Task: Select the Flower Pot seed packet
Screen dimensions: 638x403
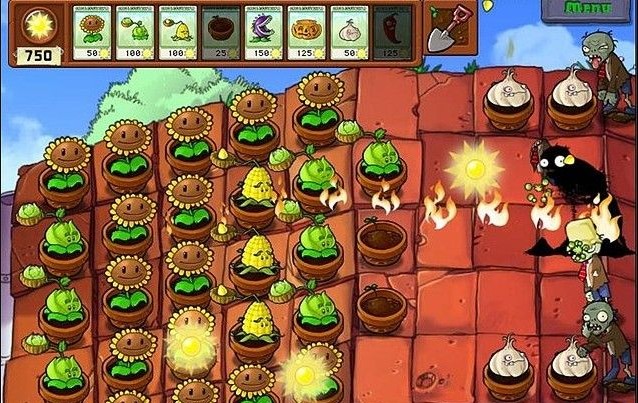Action: [222, 34]
